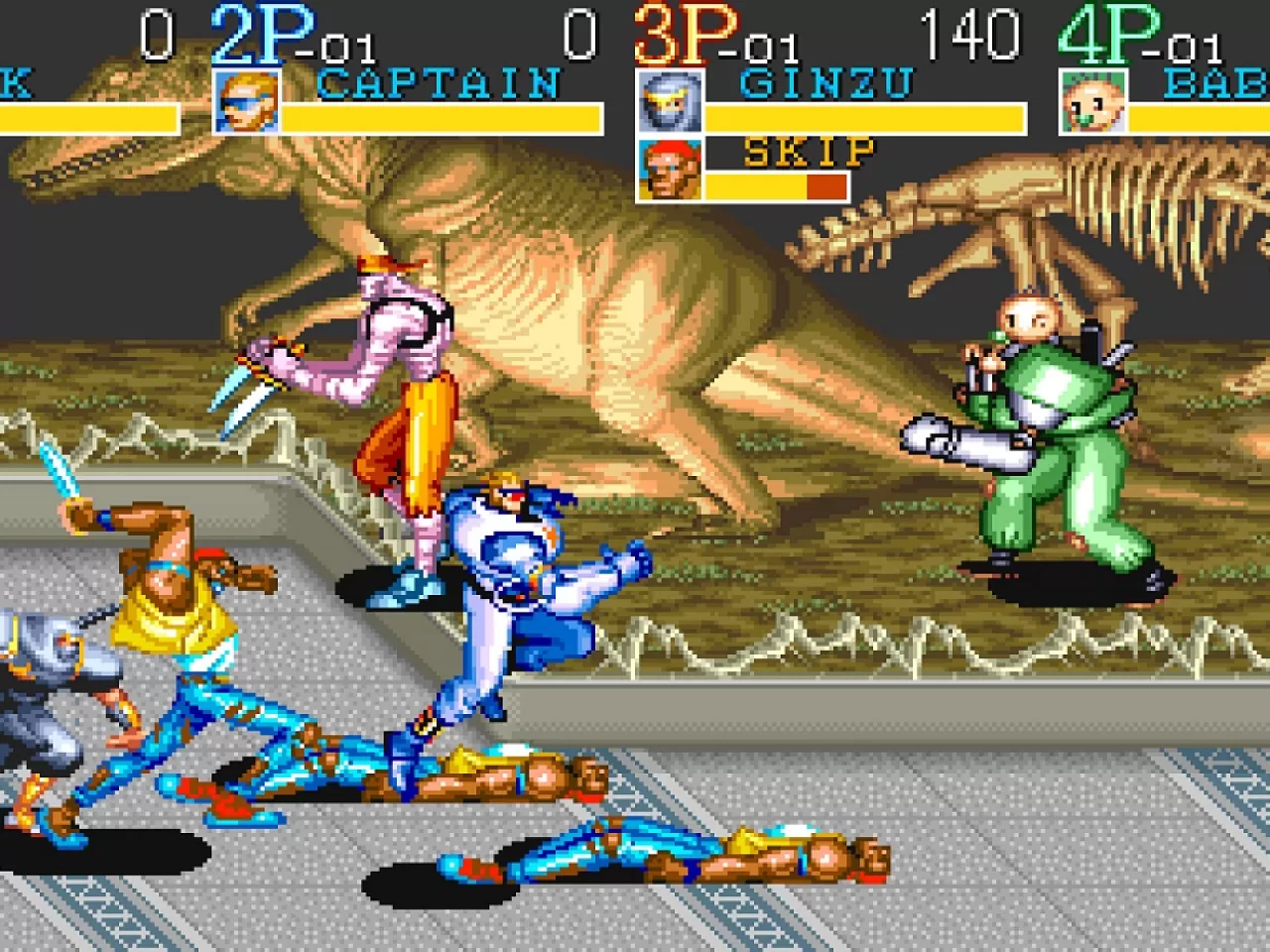Click the score showing 140

[x=972, y=35]
